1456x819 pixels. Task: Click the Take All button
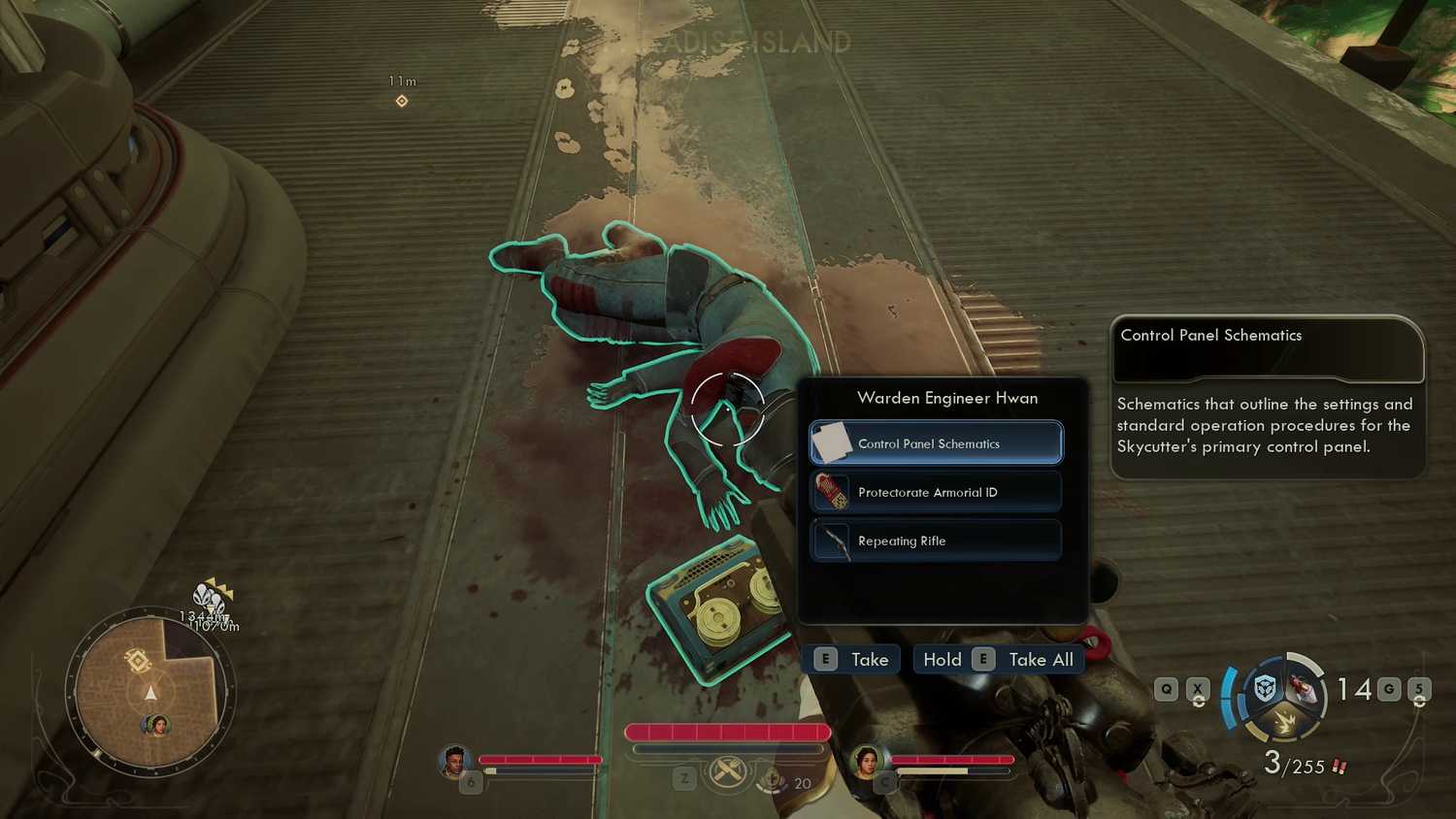999,660
